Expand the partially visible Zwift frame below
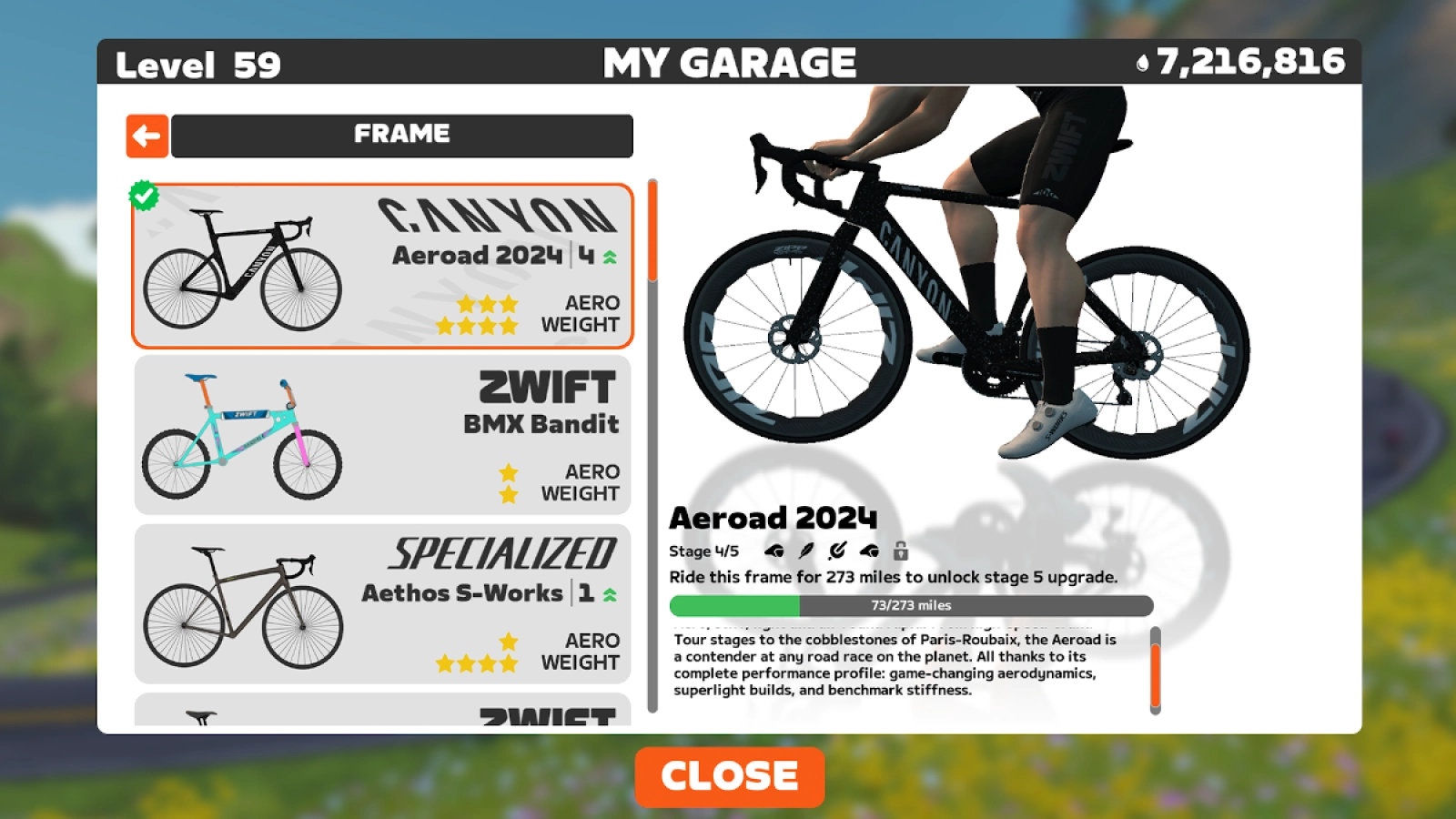1456x819 pixels. click(x=382, y=714)
